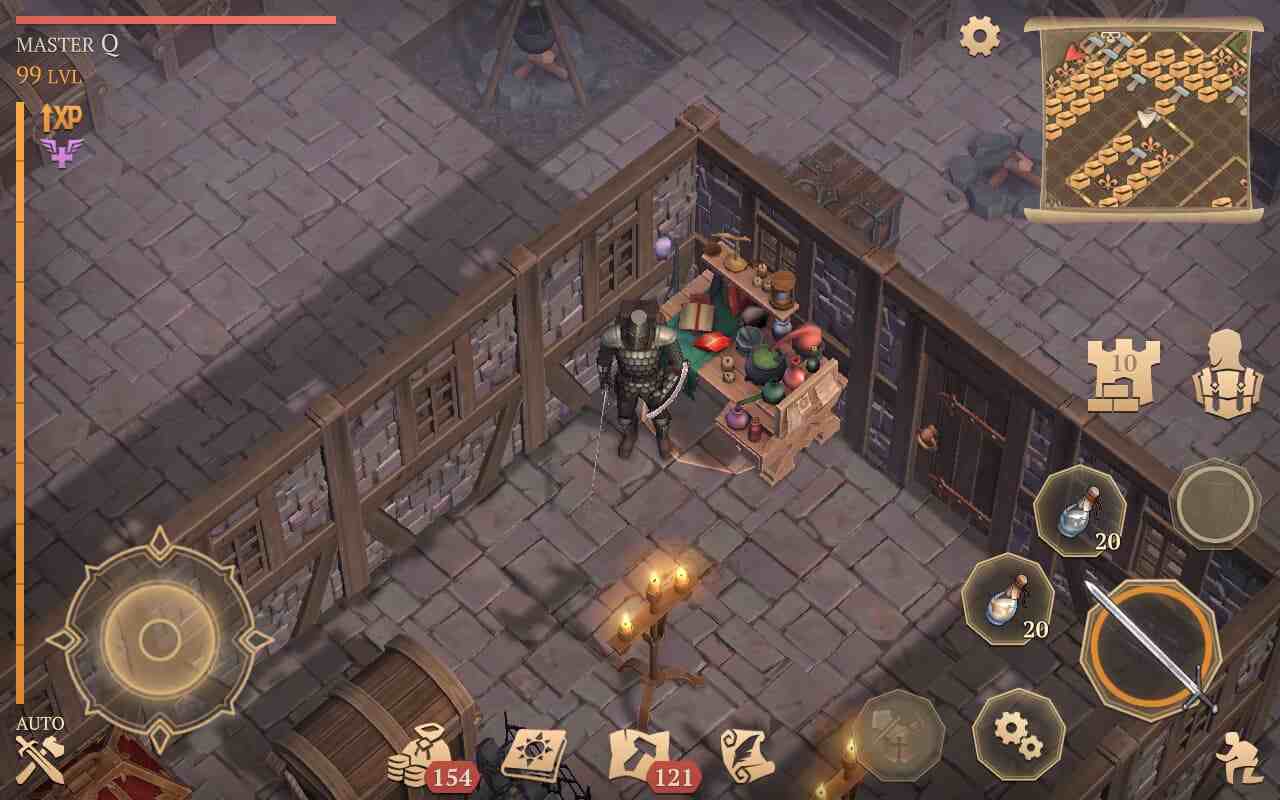Select the purple winged buff icon
This screenshot has width=1280, height=800.
tap(61, 153)
